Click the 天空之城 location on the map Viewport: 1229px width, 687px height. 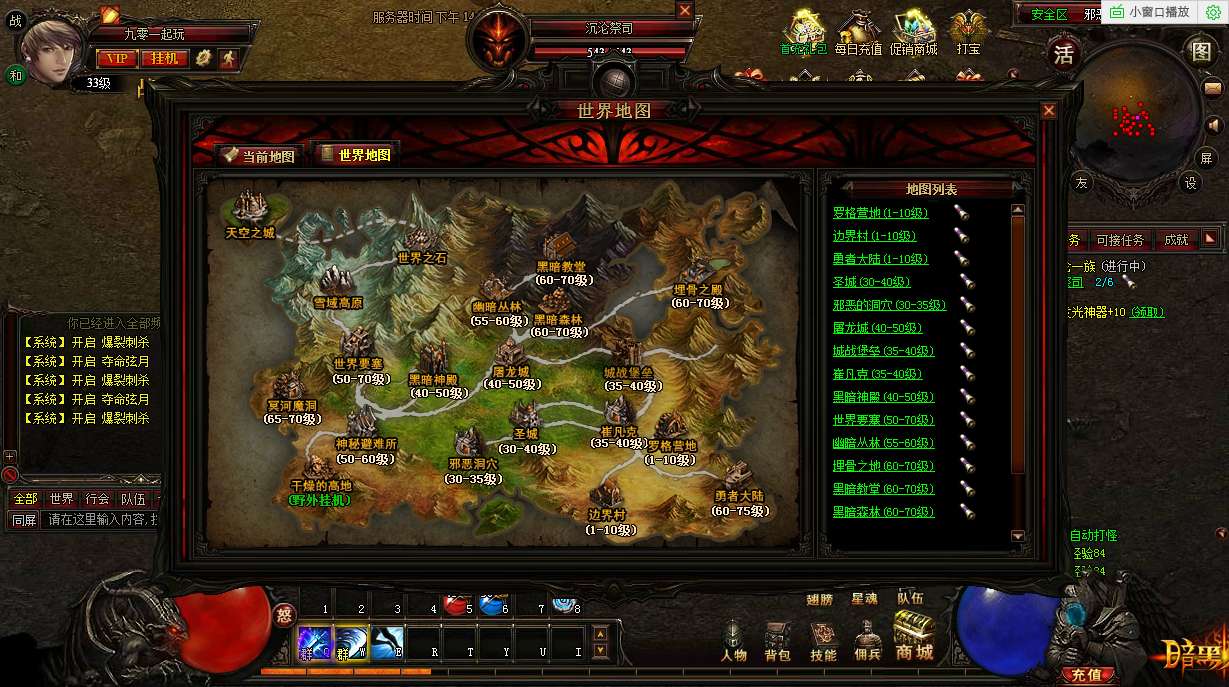250,210
